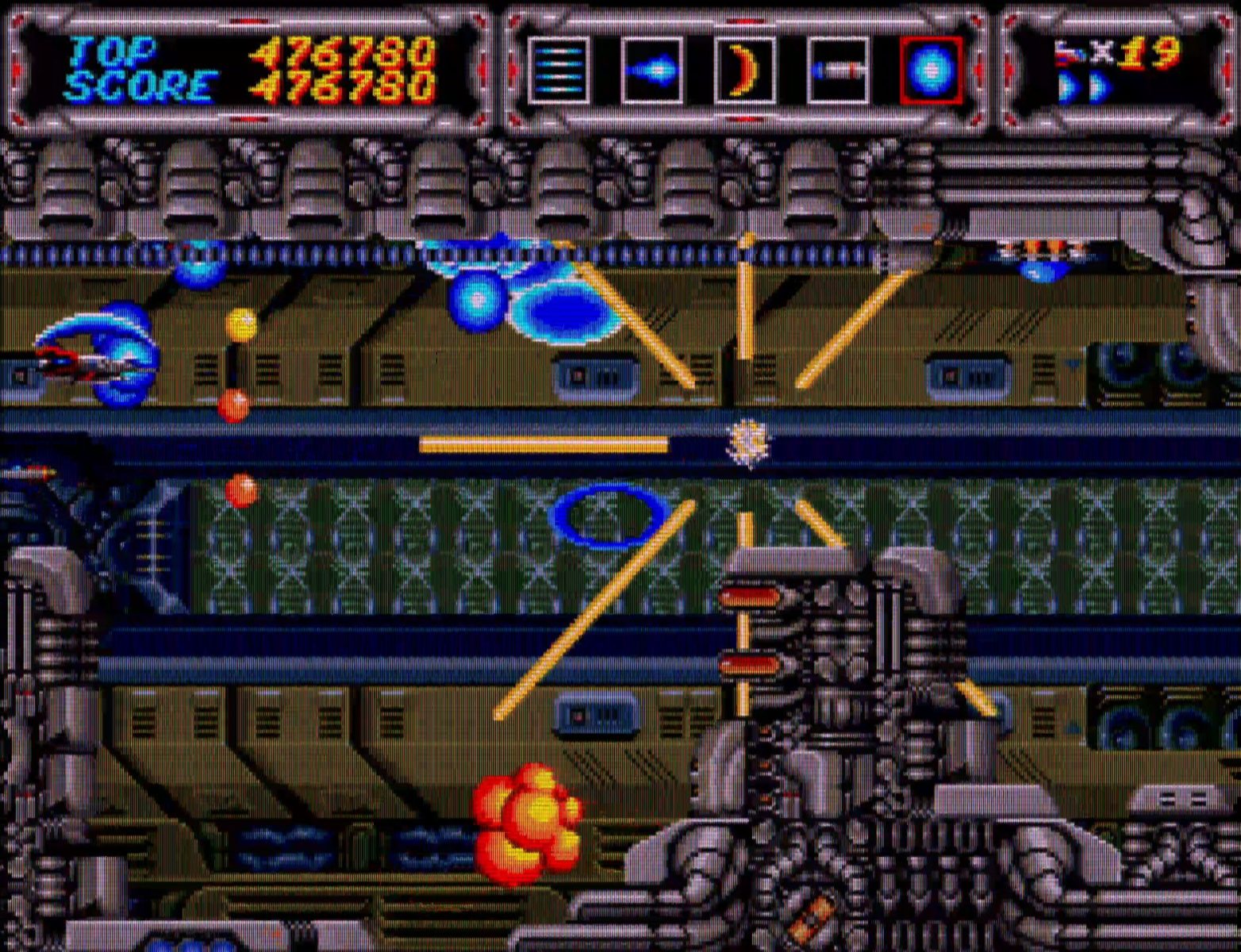Viewport: 1241px width, 952px height.
Task: Select the missile-shaped weapon icon
Action: pos(837,70)
